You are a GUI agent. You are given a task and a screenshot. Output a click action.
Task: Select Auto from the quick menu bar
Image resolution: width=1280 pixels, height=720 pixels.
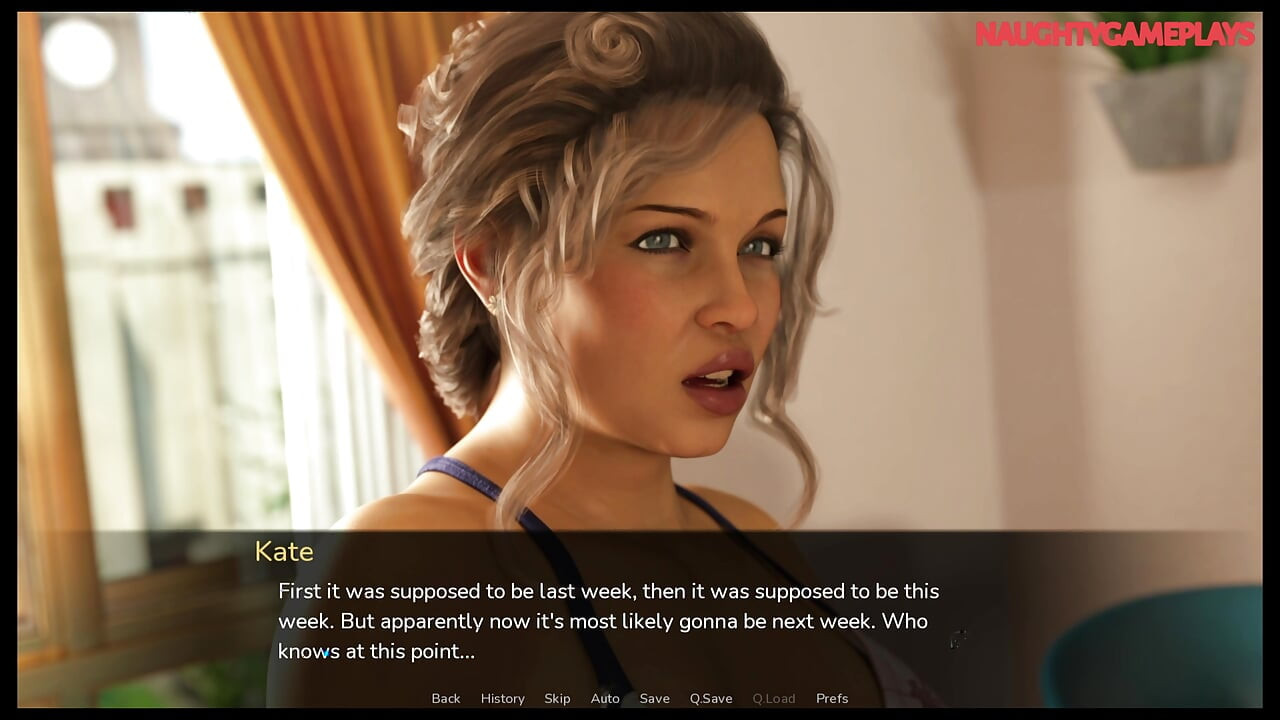[605, 698]
